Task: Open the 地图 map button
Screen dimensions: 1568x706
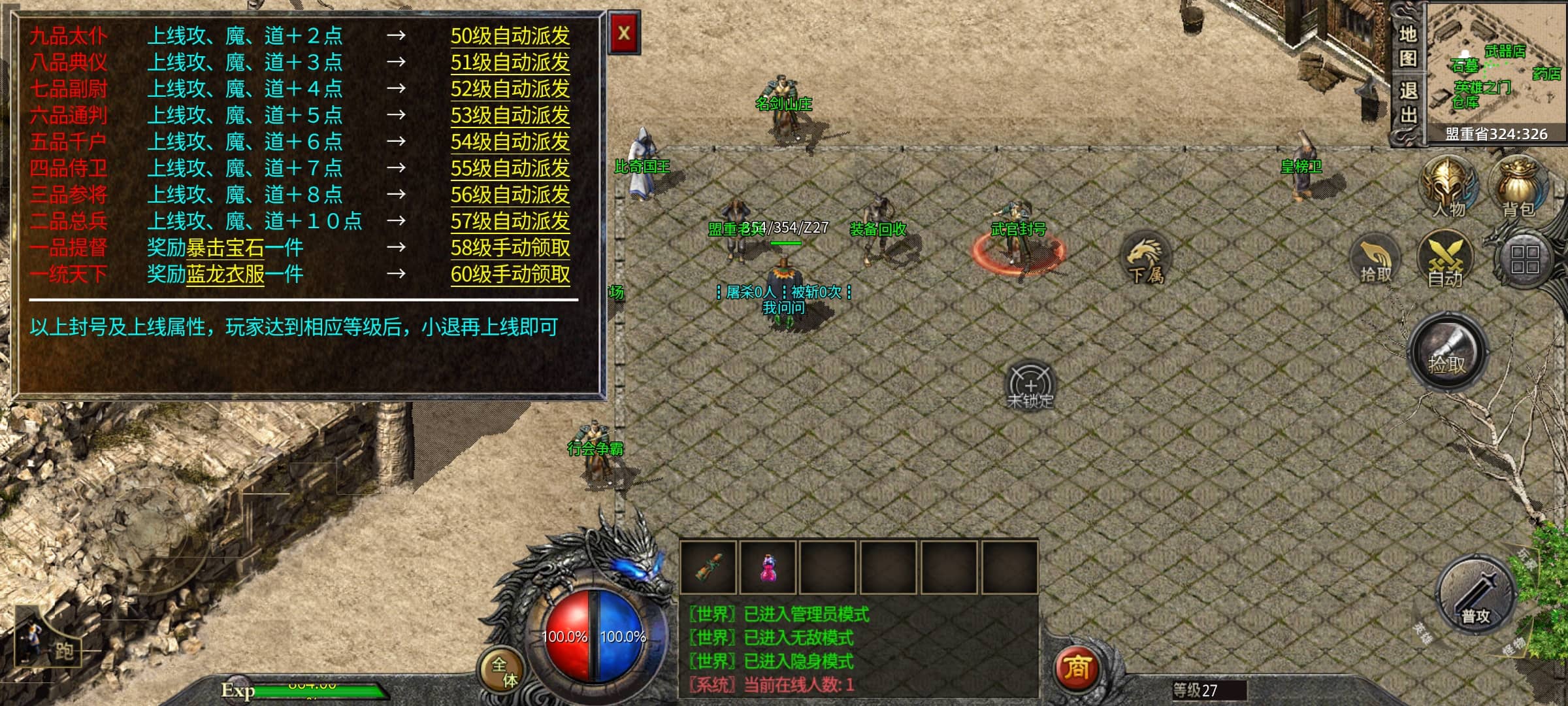Action: [1407, 46]
